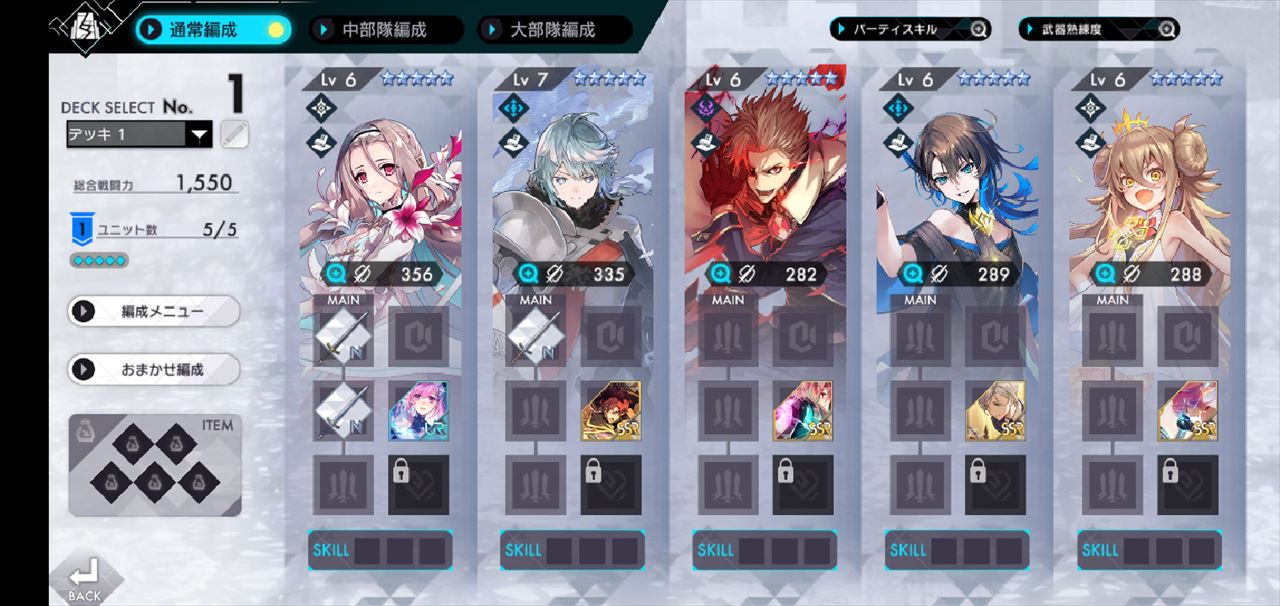This screenshot has width=1280, height=606.
Task: Switch to the 通常編成 tab
Action: point(212,29)
